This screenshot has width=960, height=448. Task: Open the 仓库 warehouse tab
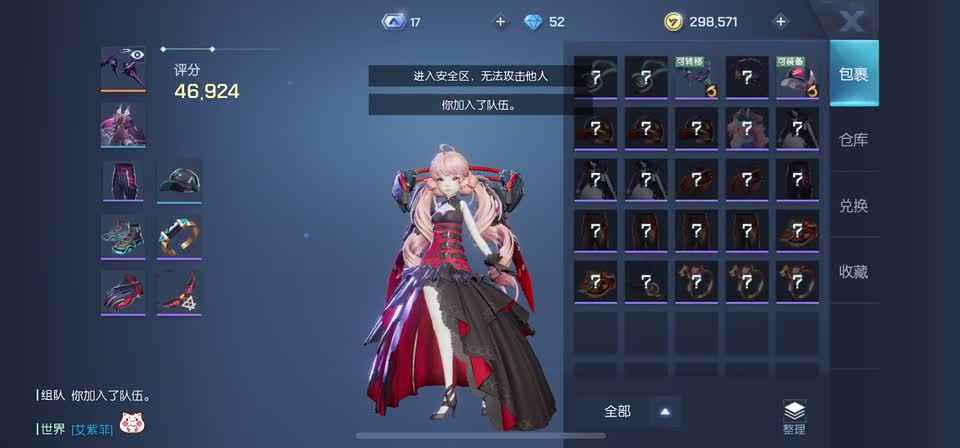click(853, 140)
